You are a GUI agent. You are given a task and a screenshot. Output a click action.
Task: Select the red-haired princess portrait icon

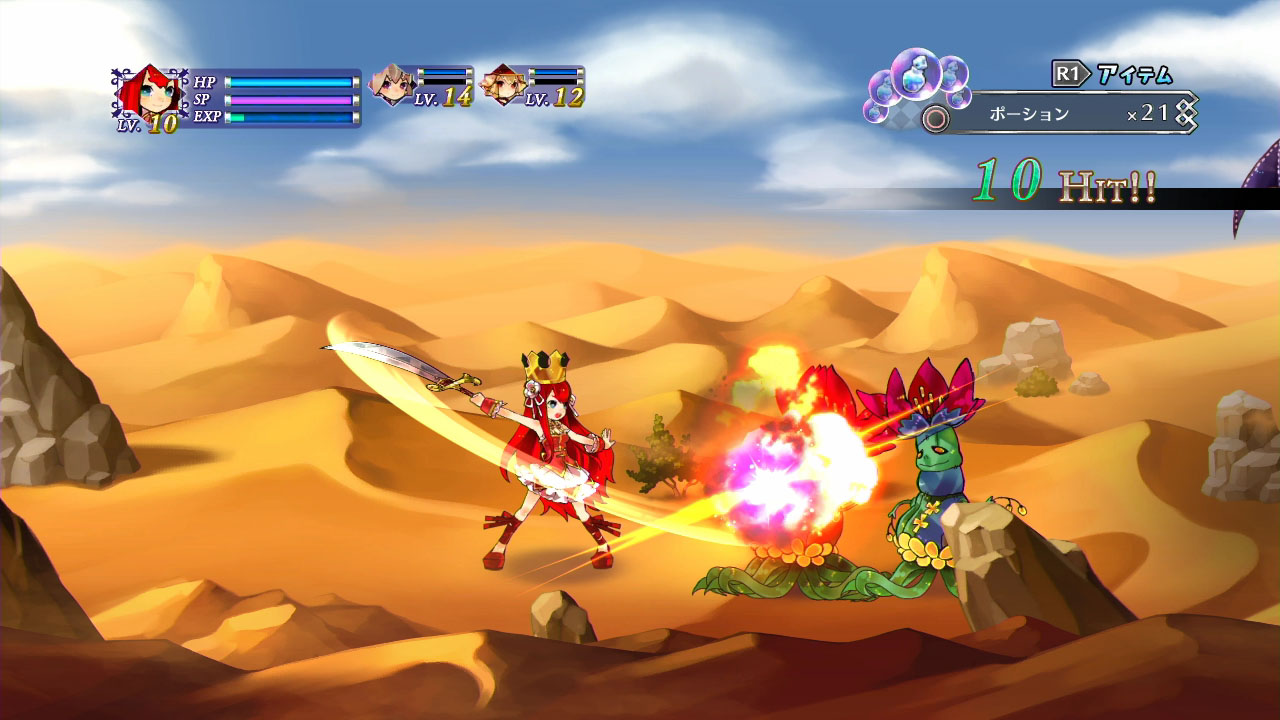click(x=151, y=92)
